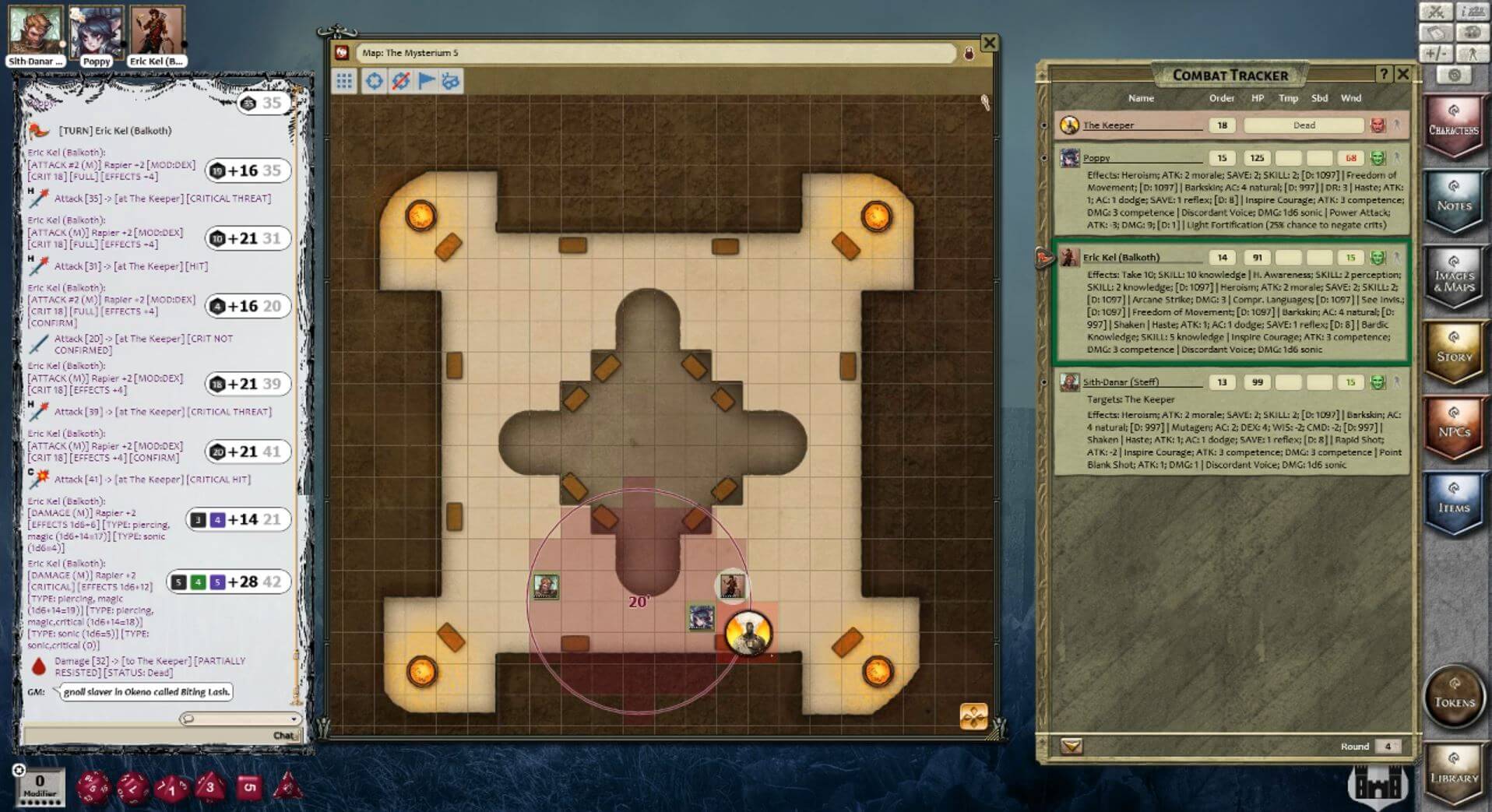Viewport: 1492px width, 812px height.
Task: Open the Tokens panel
Action: (x=1455, y=699)
